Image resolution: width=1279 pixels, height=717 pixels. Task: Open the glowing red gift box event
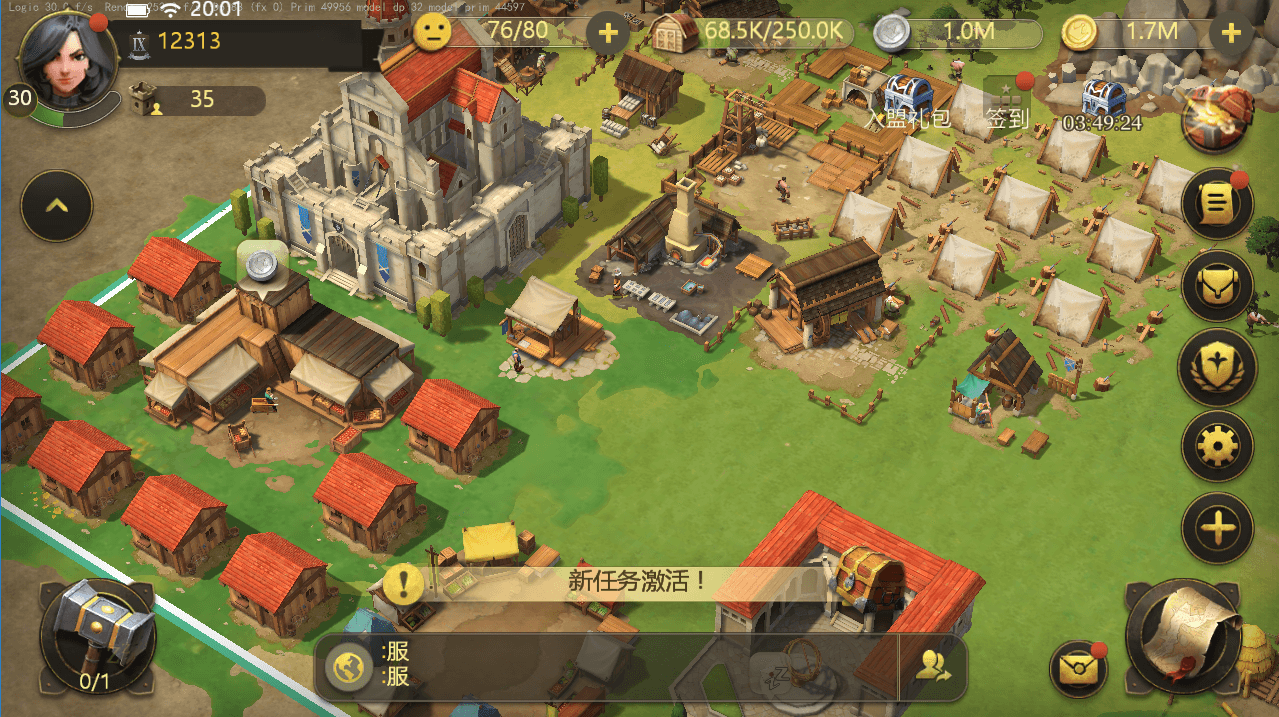click(x=1217, y=119)
